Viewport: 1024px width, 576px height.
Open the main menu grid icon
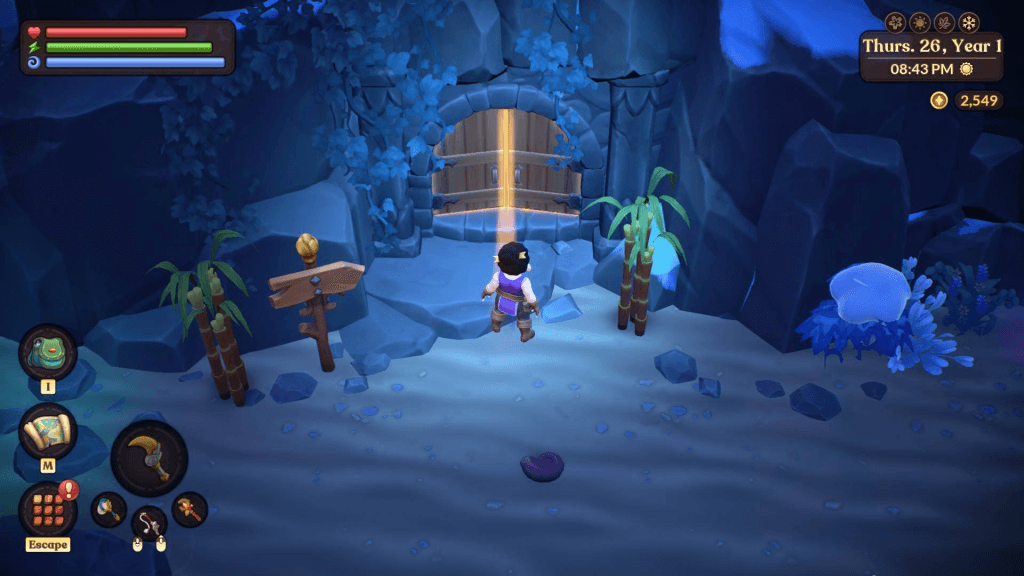click(48, 509)
